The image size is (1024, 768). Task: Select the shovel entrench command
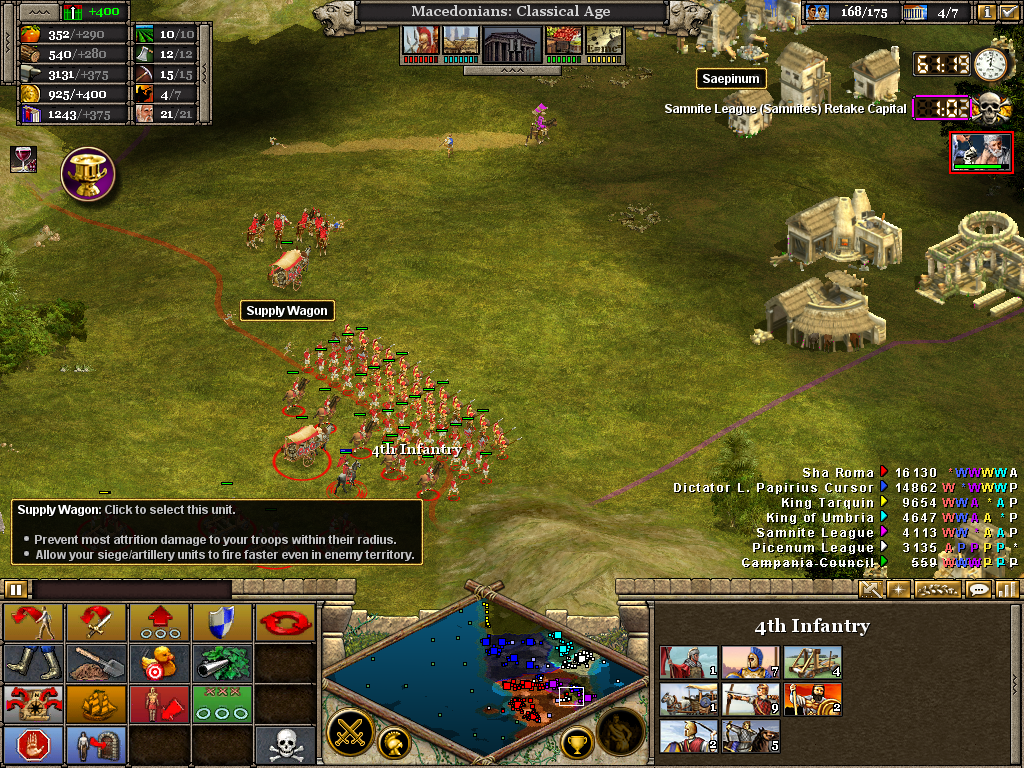pyautogui.click(x=96, y=663)
